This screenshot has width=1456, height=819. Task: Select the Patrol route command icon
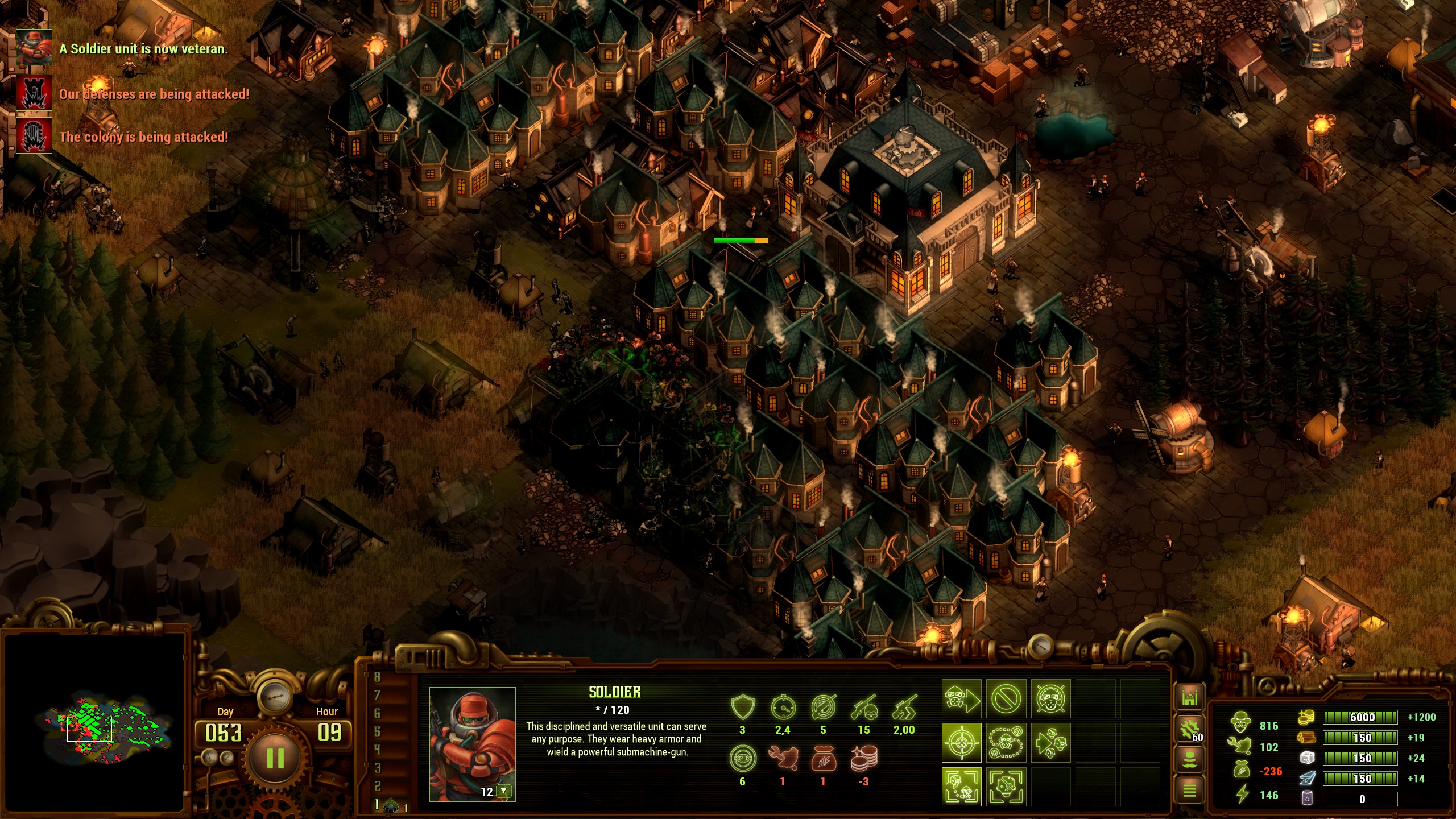1007,742
